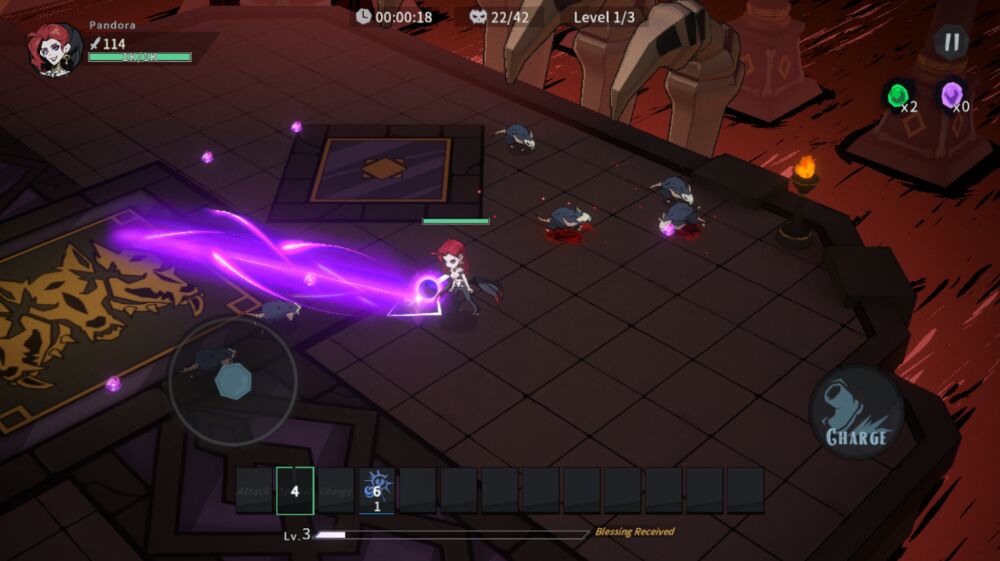Select the green gem counter
1000x561 pixels.
(899, 96)
